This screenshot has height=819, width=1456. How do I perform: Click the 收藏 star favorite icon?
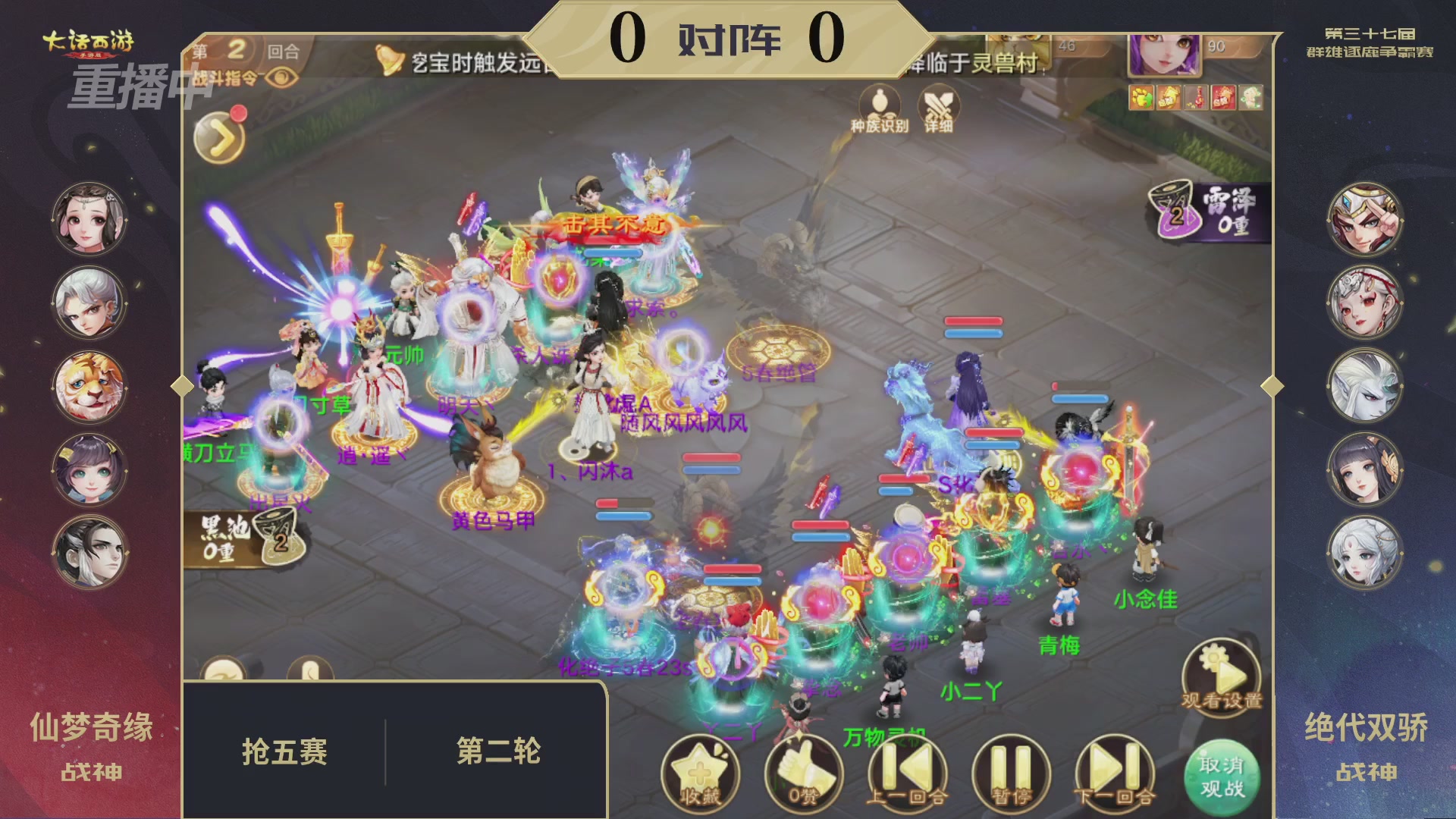coord(704,773)
